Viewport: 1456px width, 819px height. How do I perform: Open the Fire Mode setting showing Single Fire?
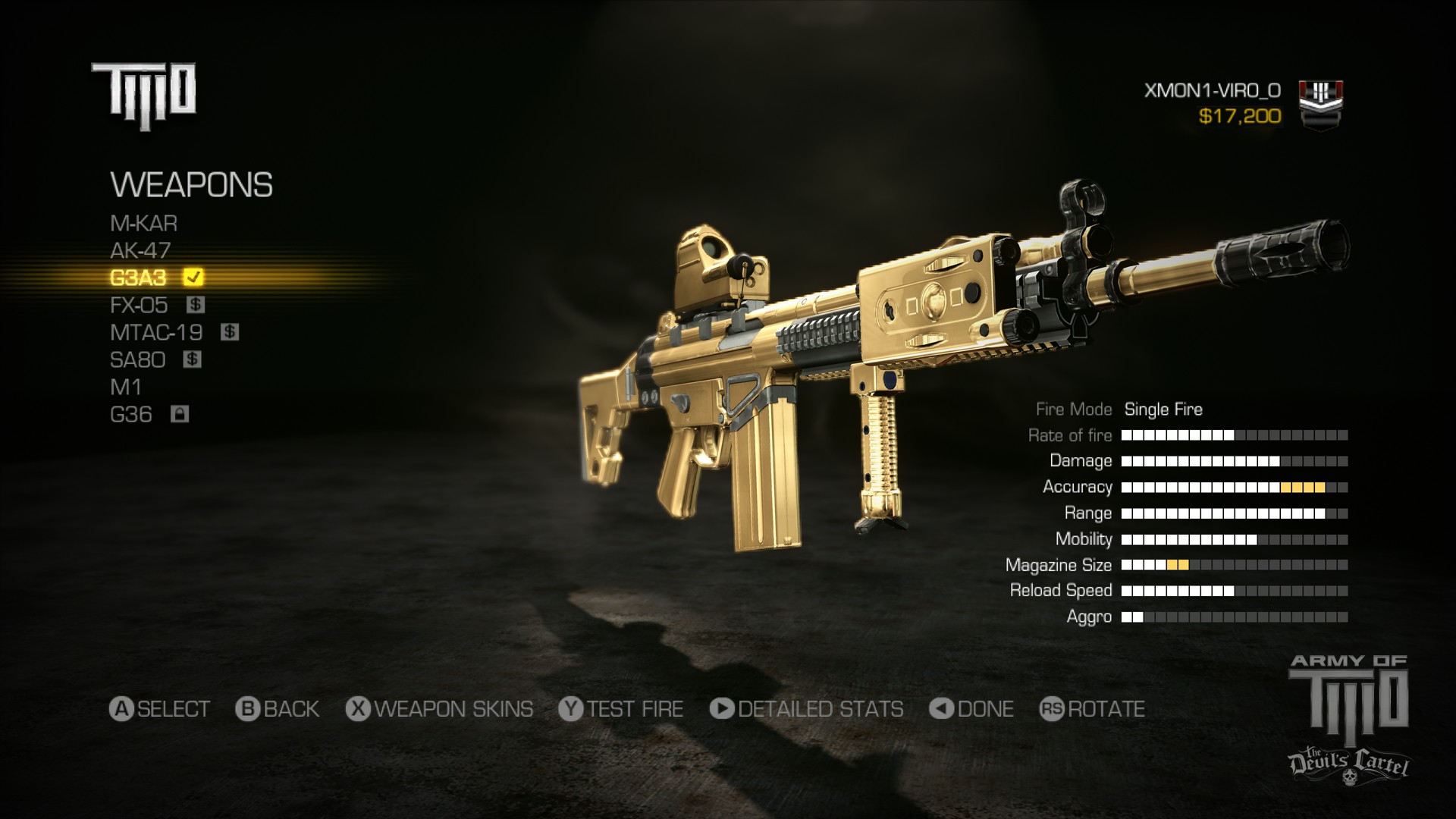point(1163,409)
